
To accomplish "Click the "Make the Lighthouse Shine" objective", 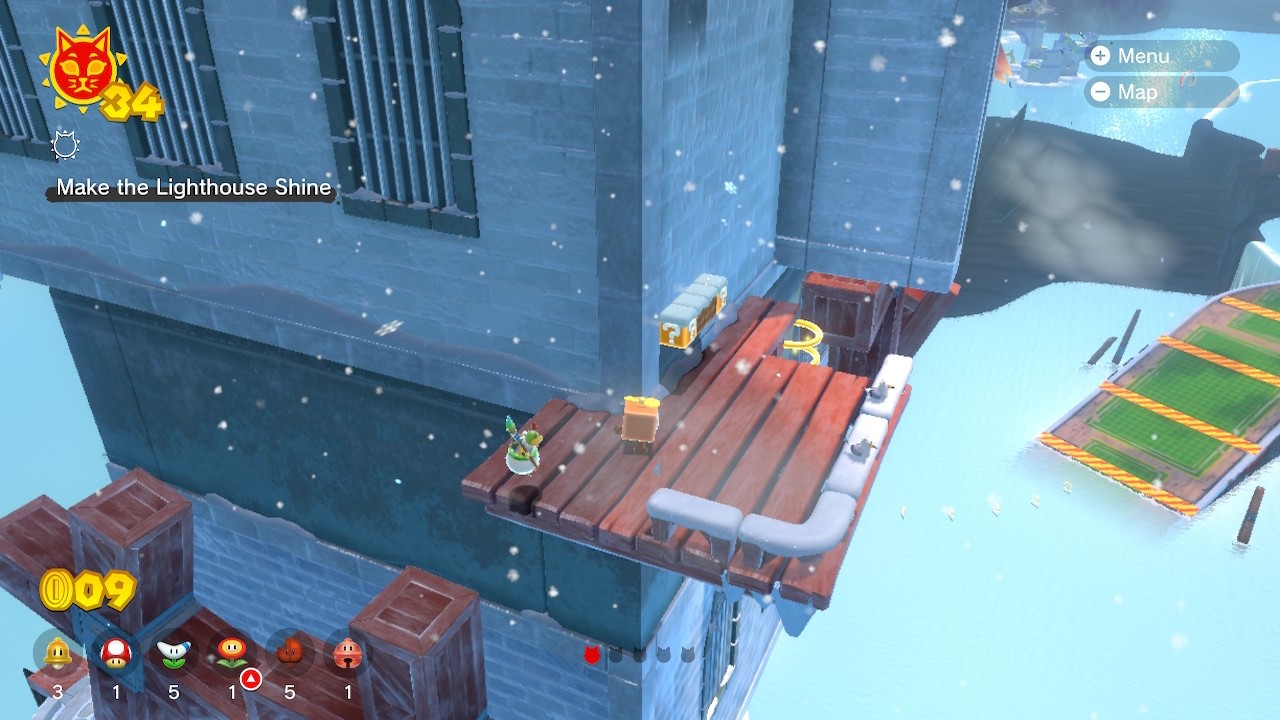I will coord(194,188).
